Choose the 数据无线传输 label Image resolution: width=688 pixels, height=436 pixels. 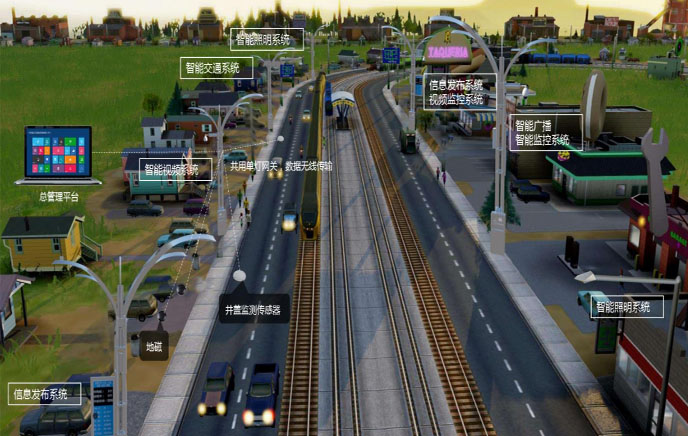click(309, 165)
